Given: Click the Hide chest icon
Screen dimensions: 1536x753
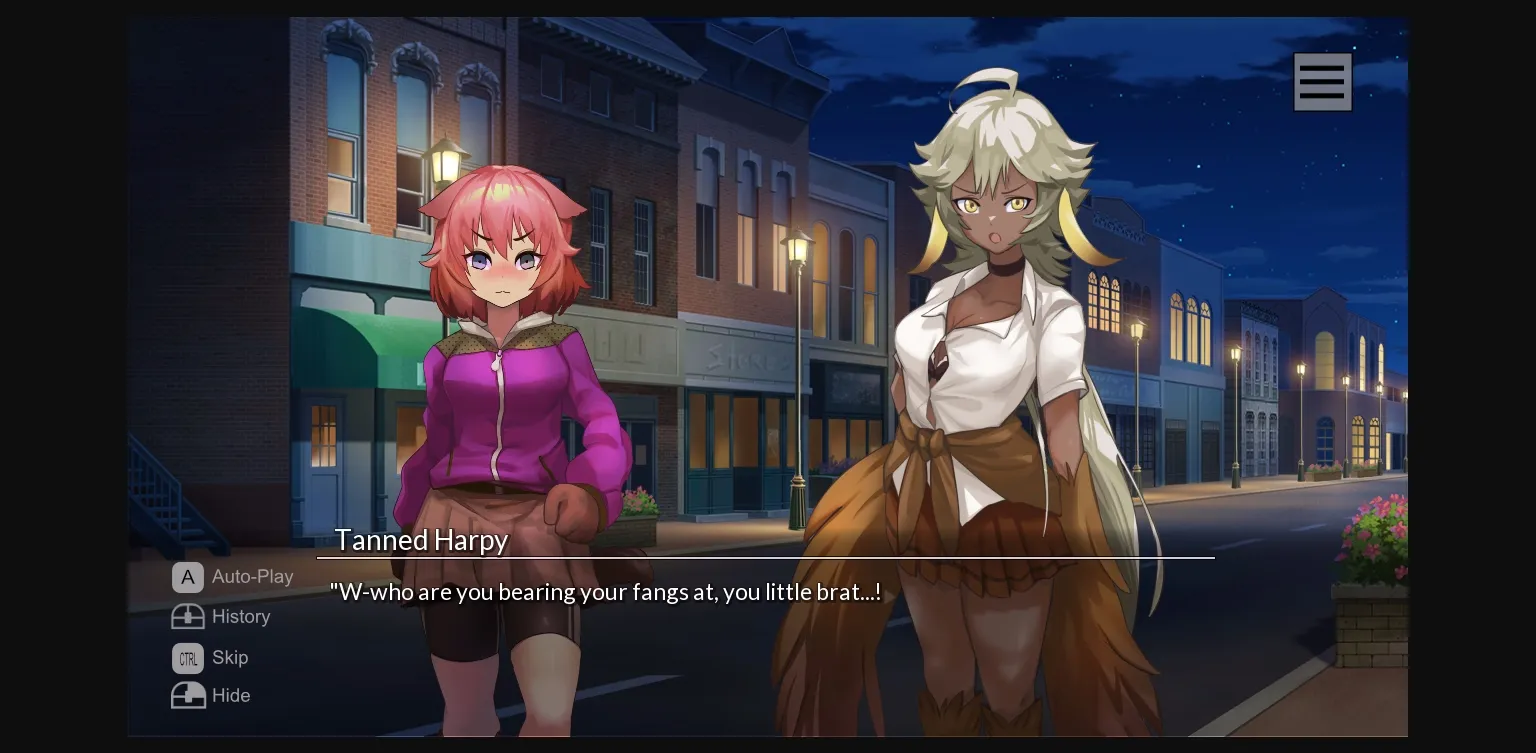Looking at the screenshot, I should pyautogui.click(x=188, y=695).
